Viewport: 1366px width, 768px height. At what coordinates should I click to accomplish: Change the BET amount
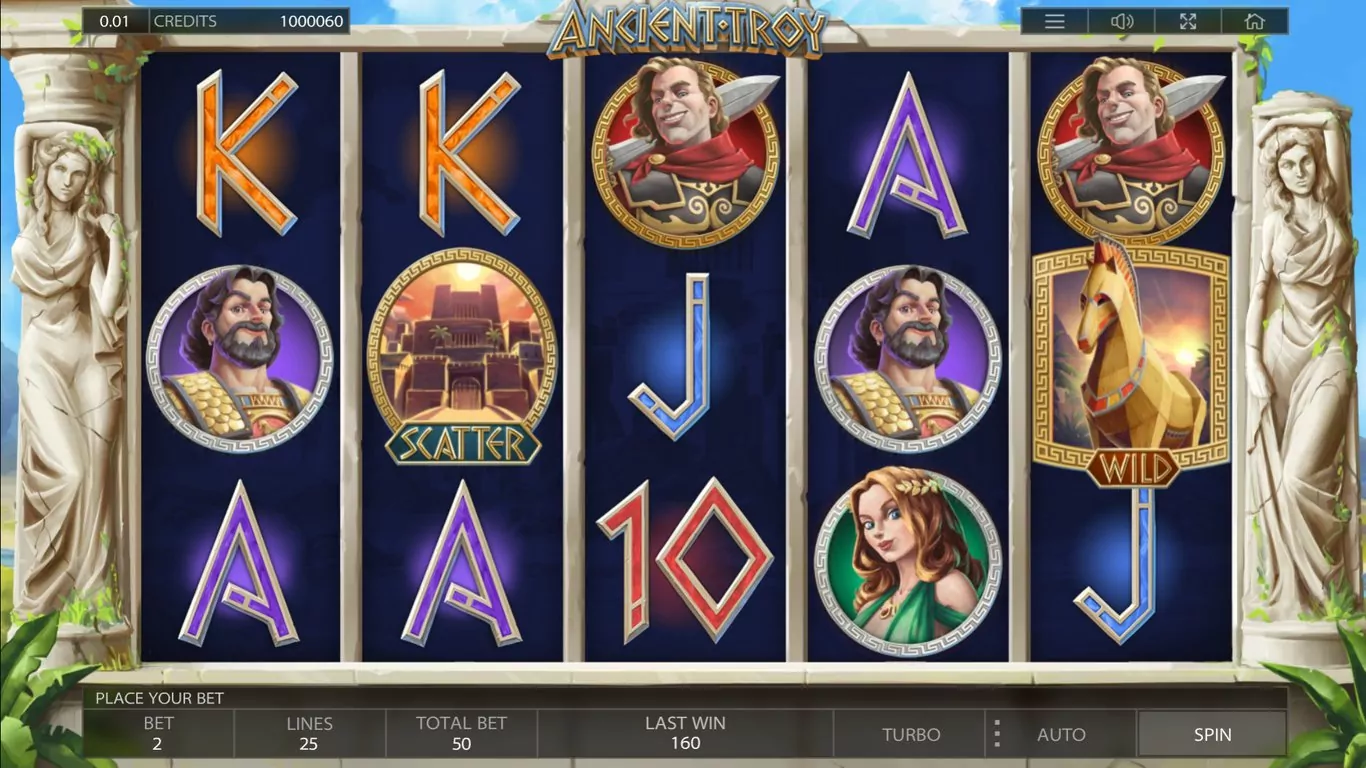coord(158,734)
